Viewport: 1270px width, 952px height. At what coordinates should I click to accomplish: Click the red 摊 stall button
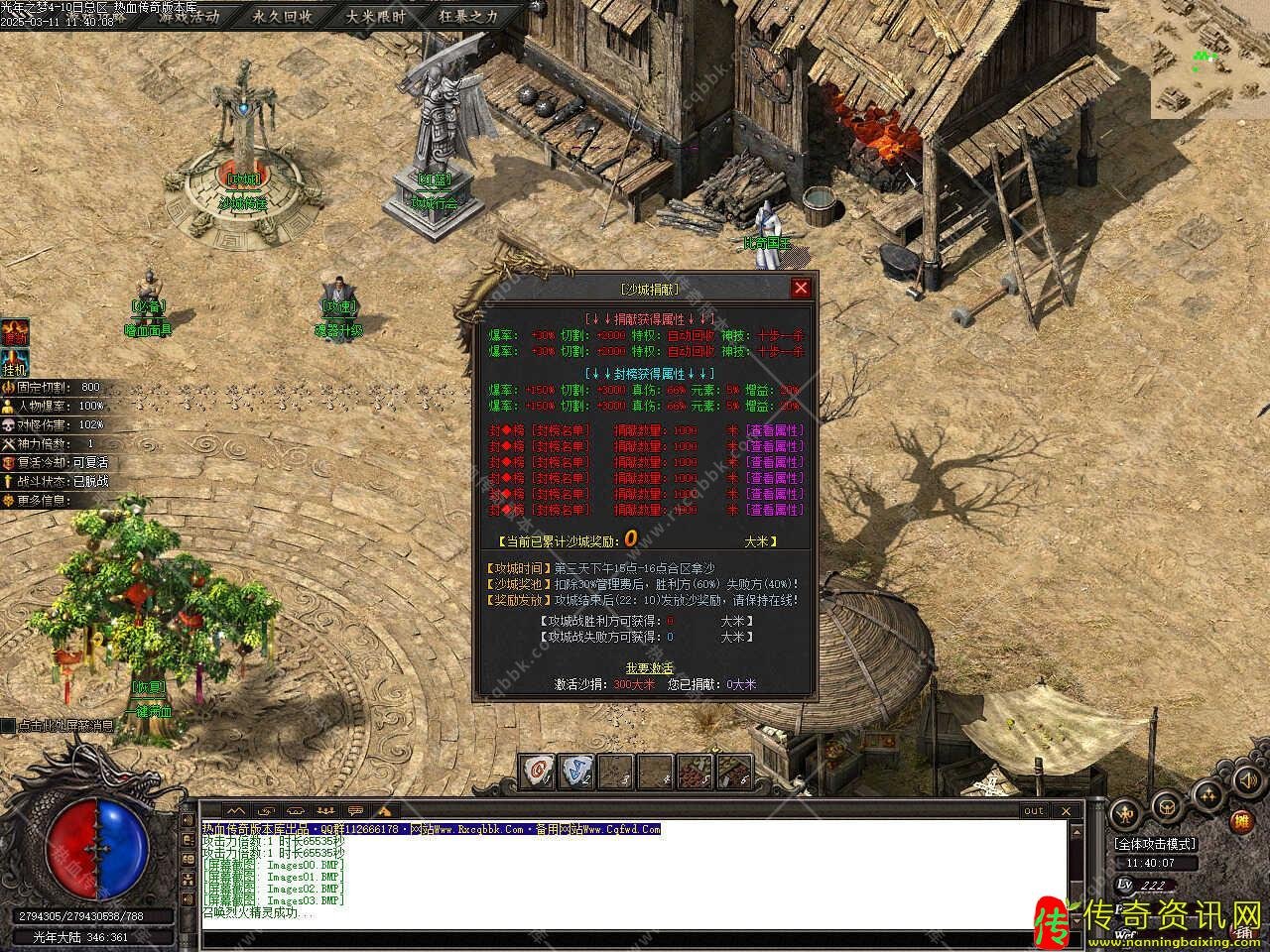[1240, 821]
